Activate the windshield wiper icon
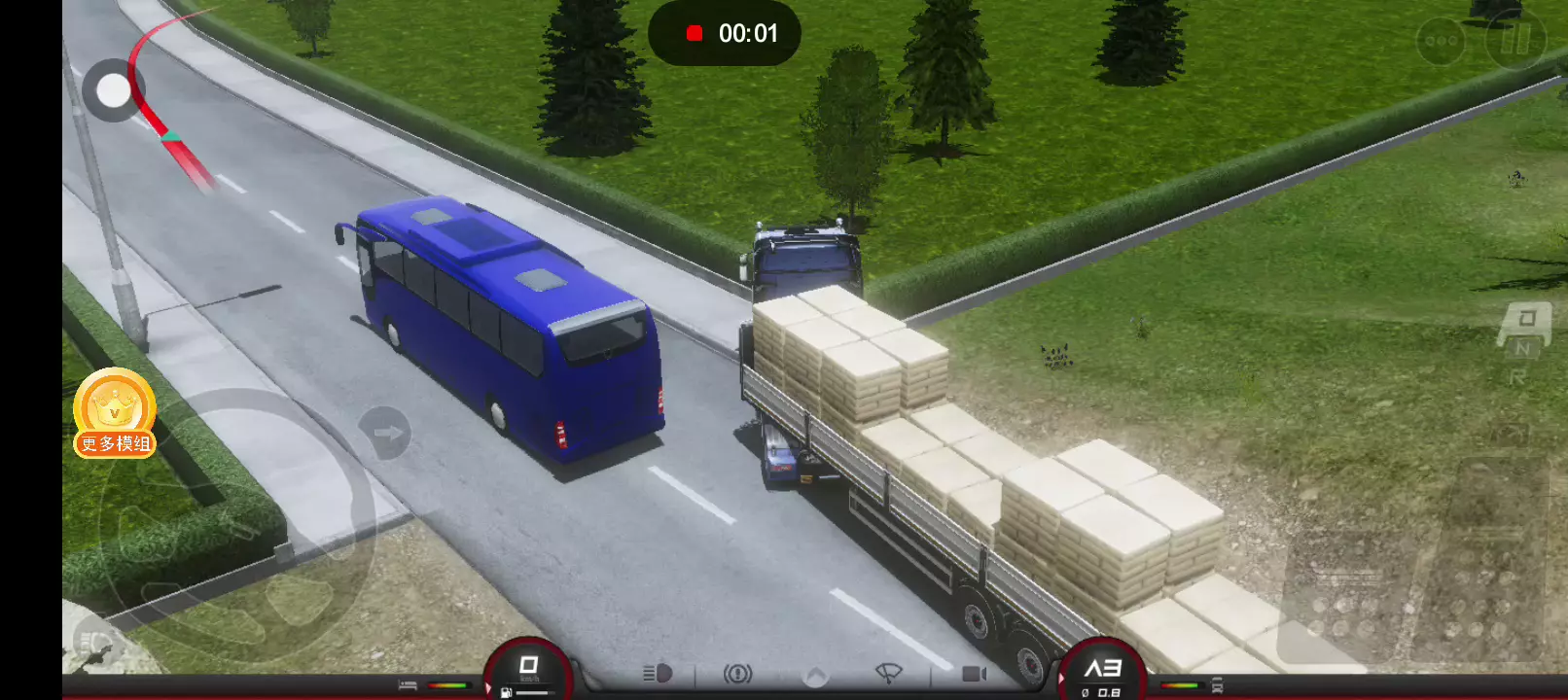Screen dimensions: 1568x700 click(x=889, y=673)
